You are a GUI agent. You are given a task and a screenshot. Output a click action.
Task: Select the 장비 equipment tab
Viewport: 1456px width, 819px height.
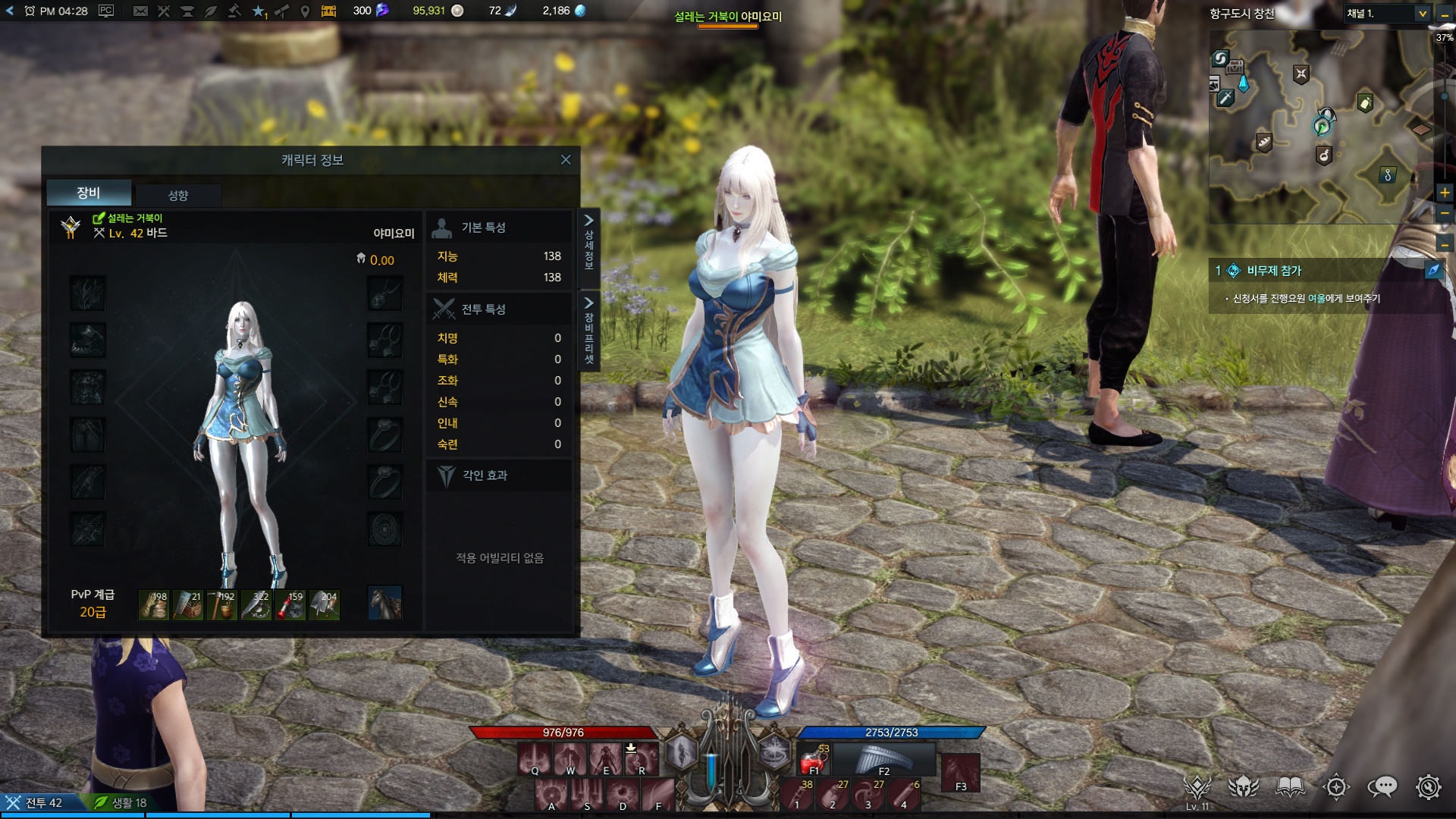[x=89, y=193]
